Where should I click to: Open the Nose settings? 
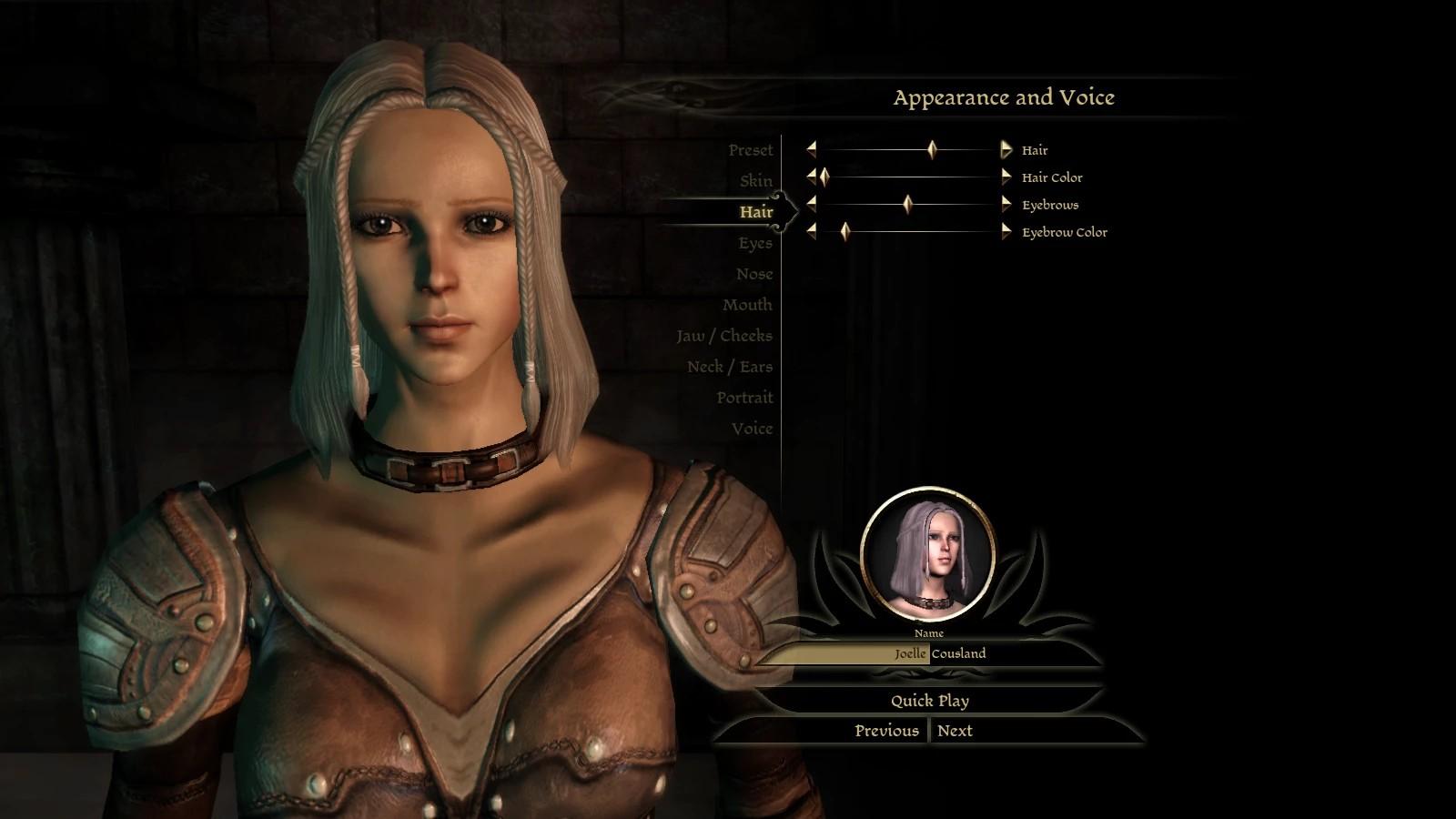pyautogui.click(x=753, y=274)
